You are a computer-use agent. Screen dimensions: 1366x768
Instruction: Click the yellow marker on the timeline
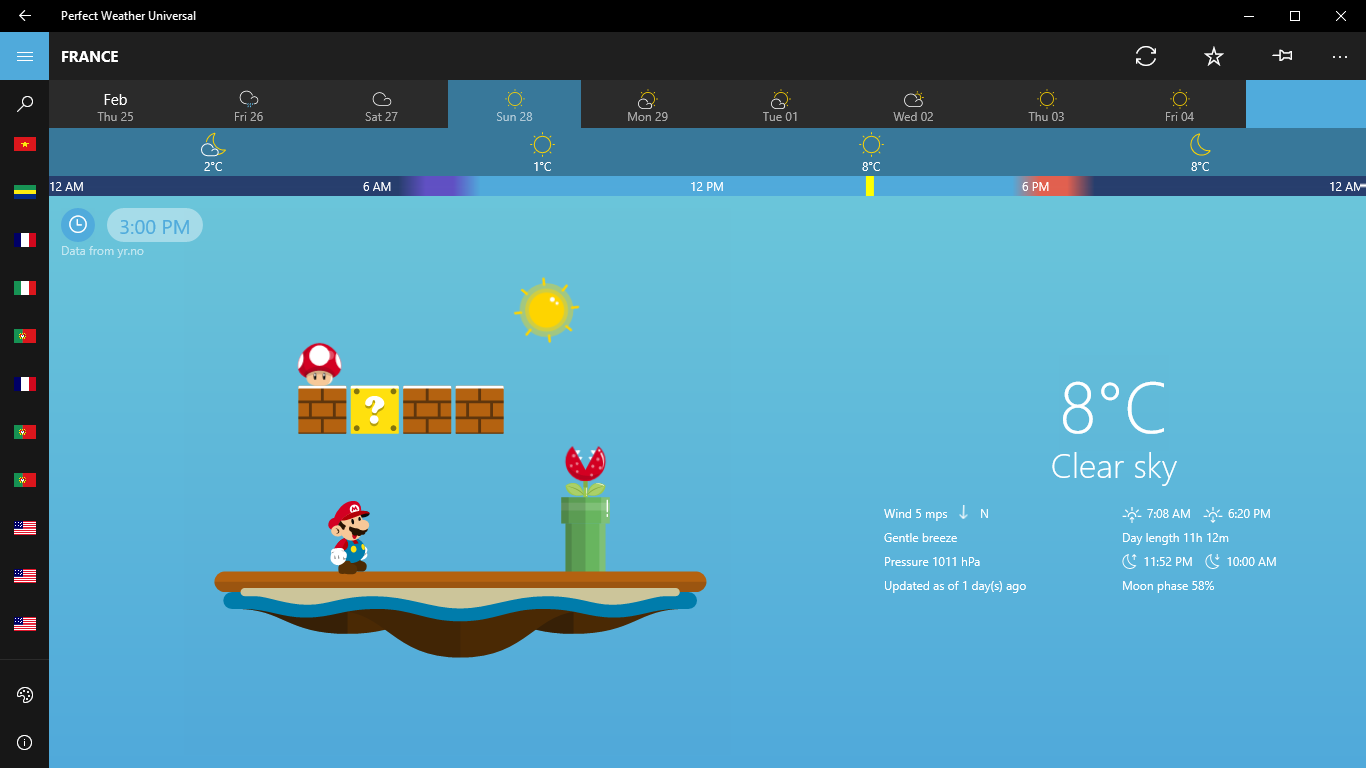point(871,186)
